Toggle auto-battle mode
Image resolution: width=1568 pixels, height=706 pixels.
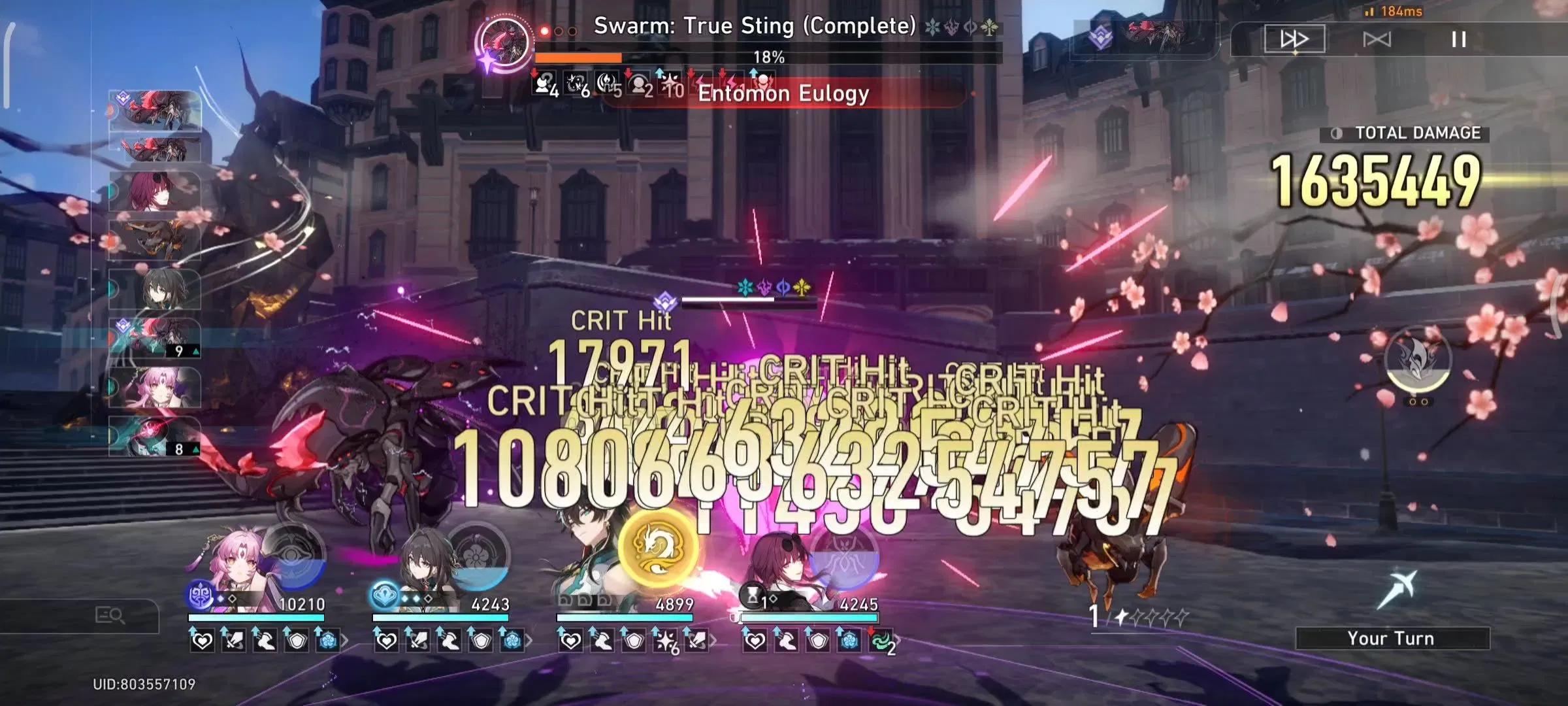click(x=1379, y=39)
